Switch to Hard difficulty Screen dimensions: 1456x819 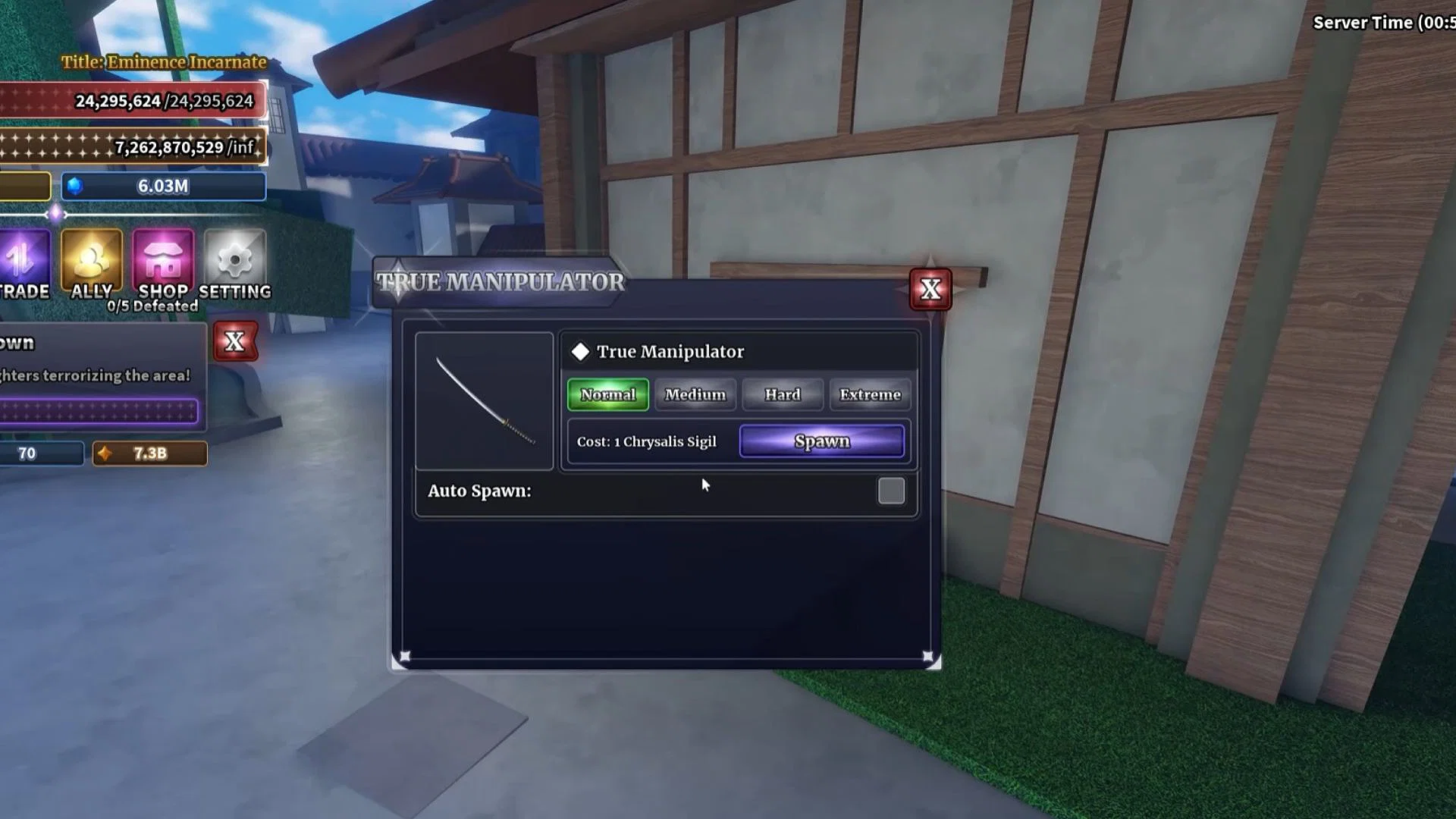point(783,394)
